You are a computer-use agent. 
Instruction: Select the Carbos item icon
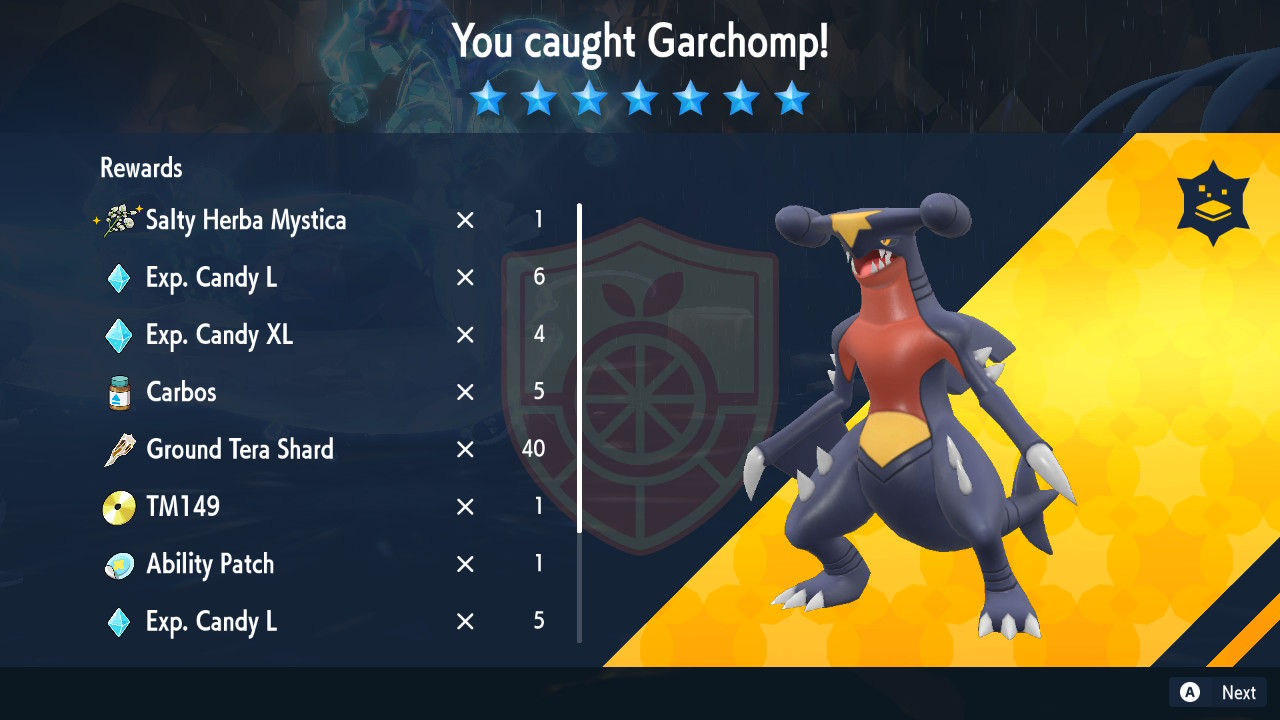118,392
